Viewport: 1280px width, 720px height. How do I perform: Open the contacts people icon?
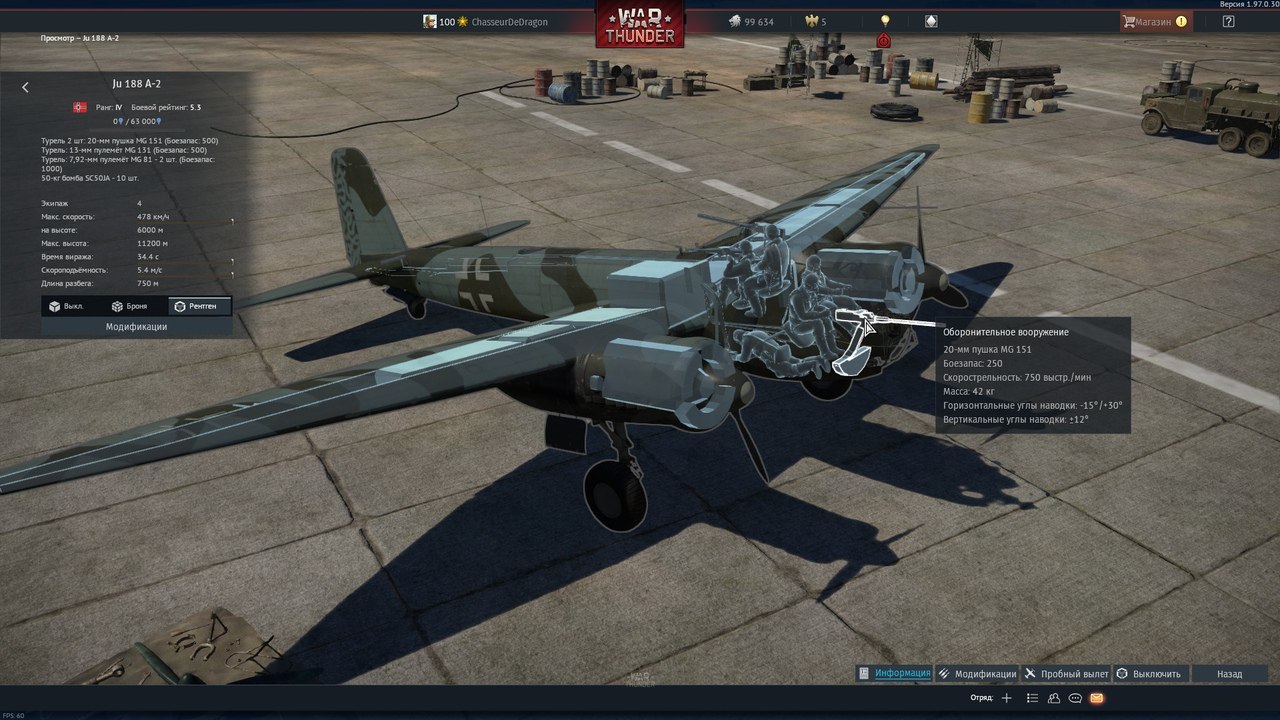click(x=1054, y=698)
